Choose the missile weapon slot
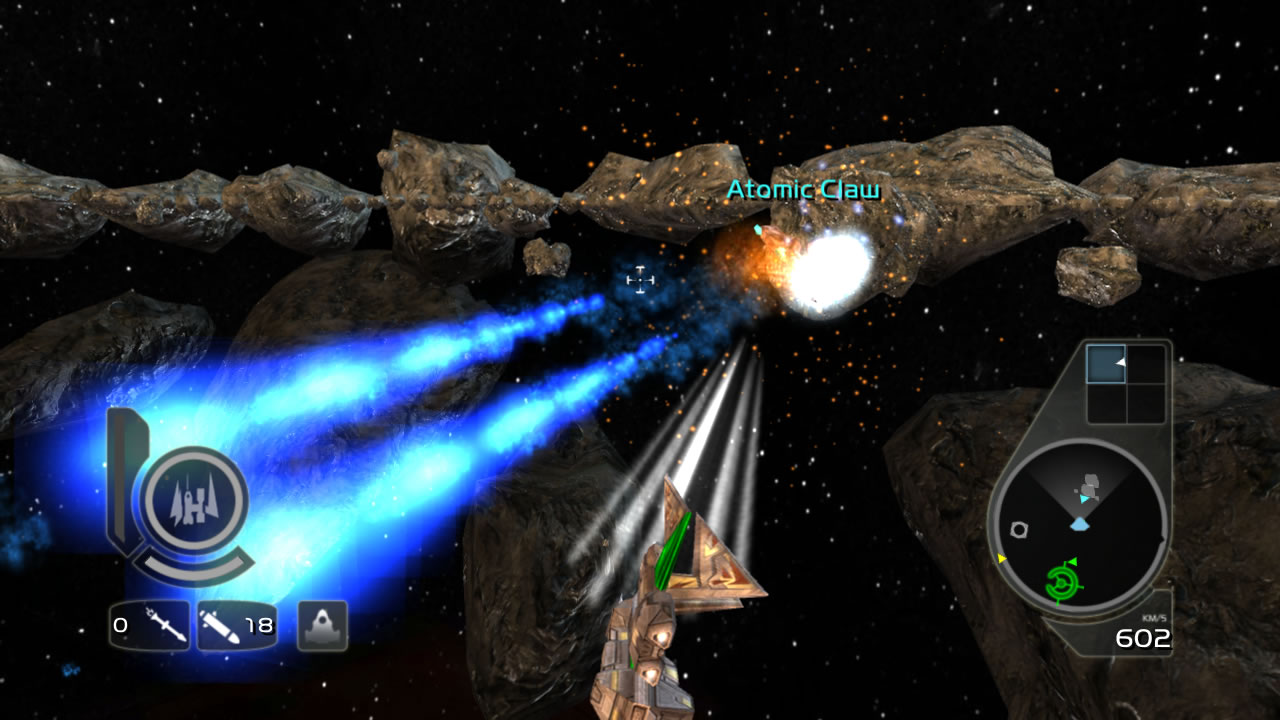 (x=150, y=626)
